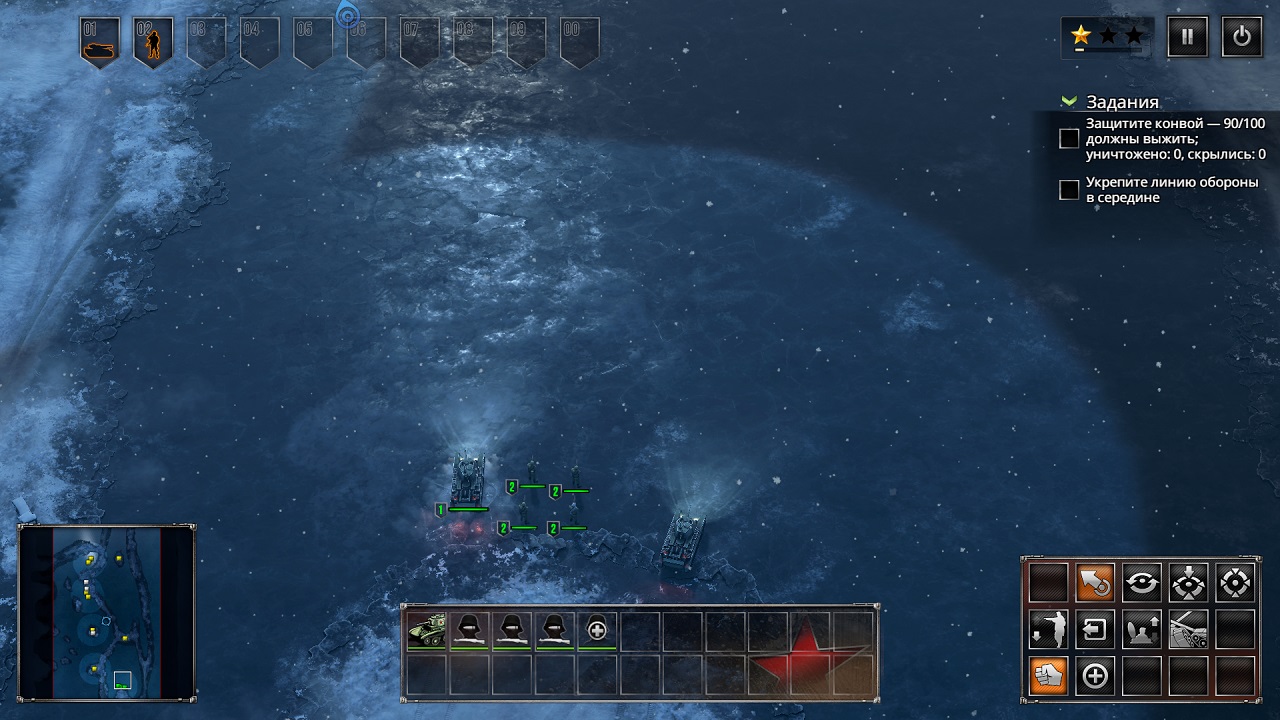Click the blue target marker at top

tap(347, 14)
